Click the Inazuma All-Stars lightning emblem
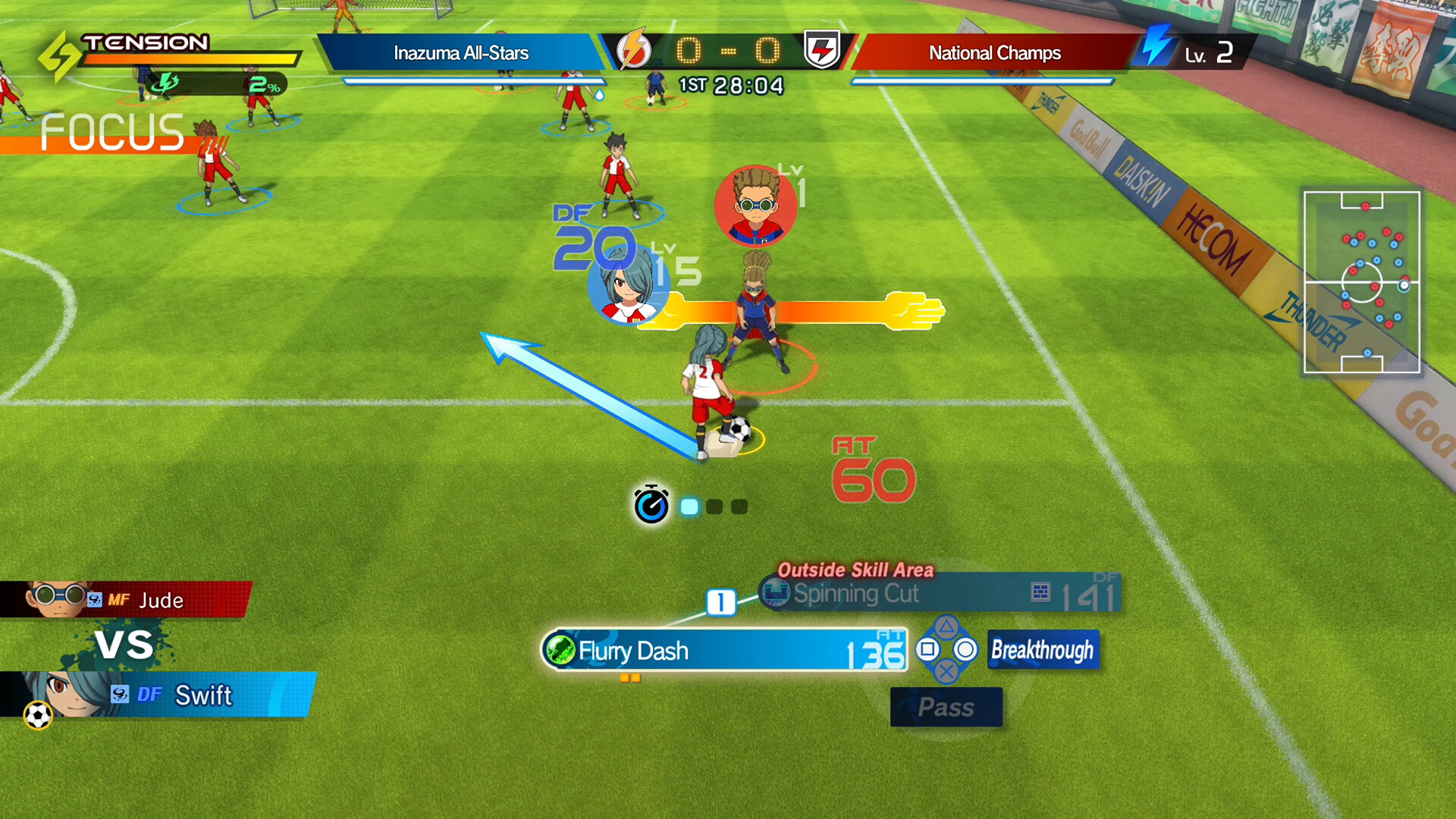 click(632, 52)
